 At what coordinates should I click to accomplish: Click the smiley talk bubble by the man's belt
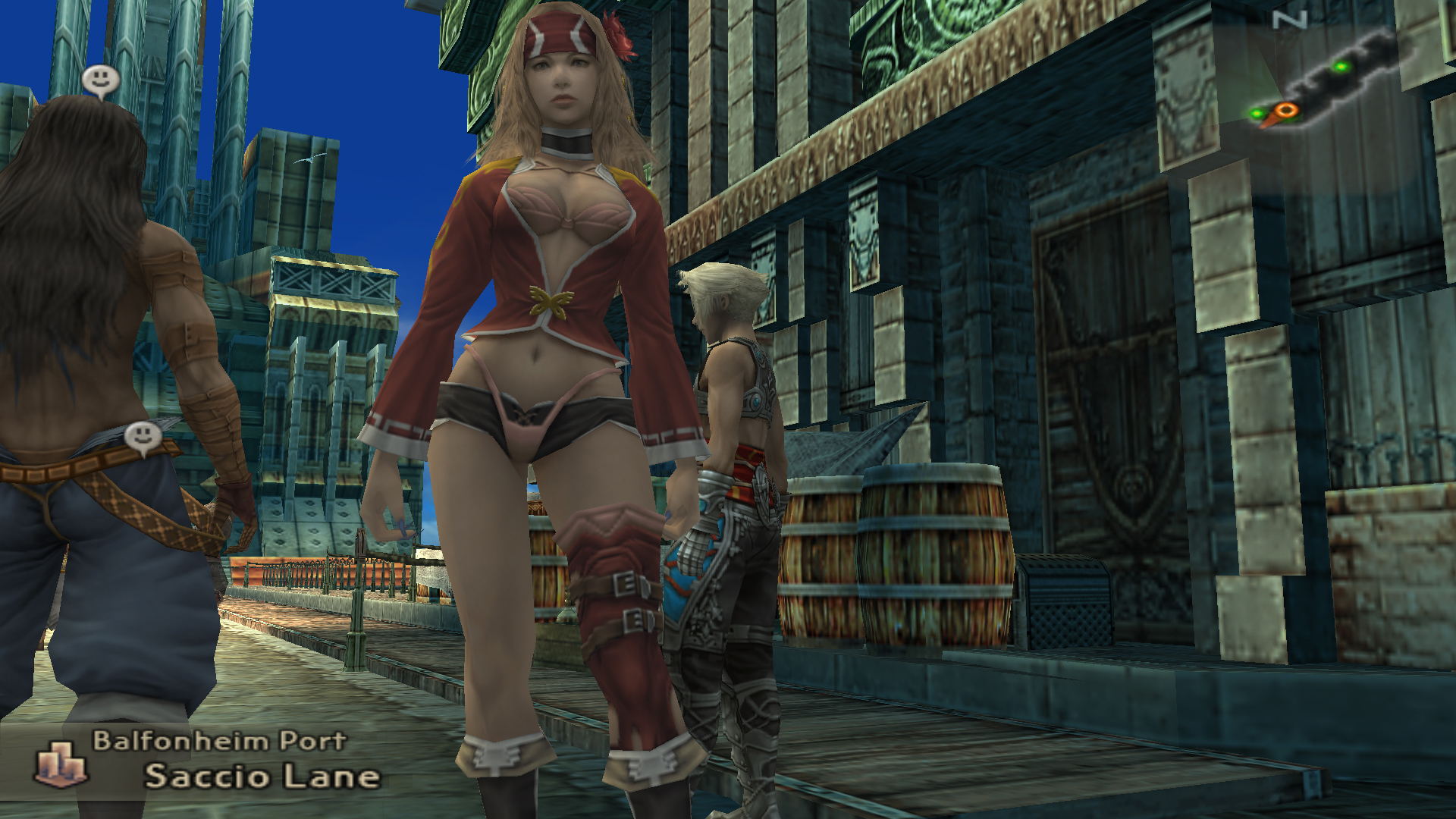[x=143, y=438]
